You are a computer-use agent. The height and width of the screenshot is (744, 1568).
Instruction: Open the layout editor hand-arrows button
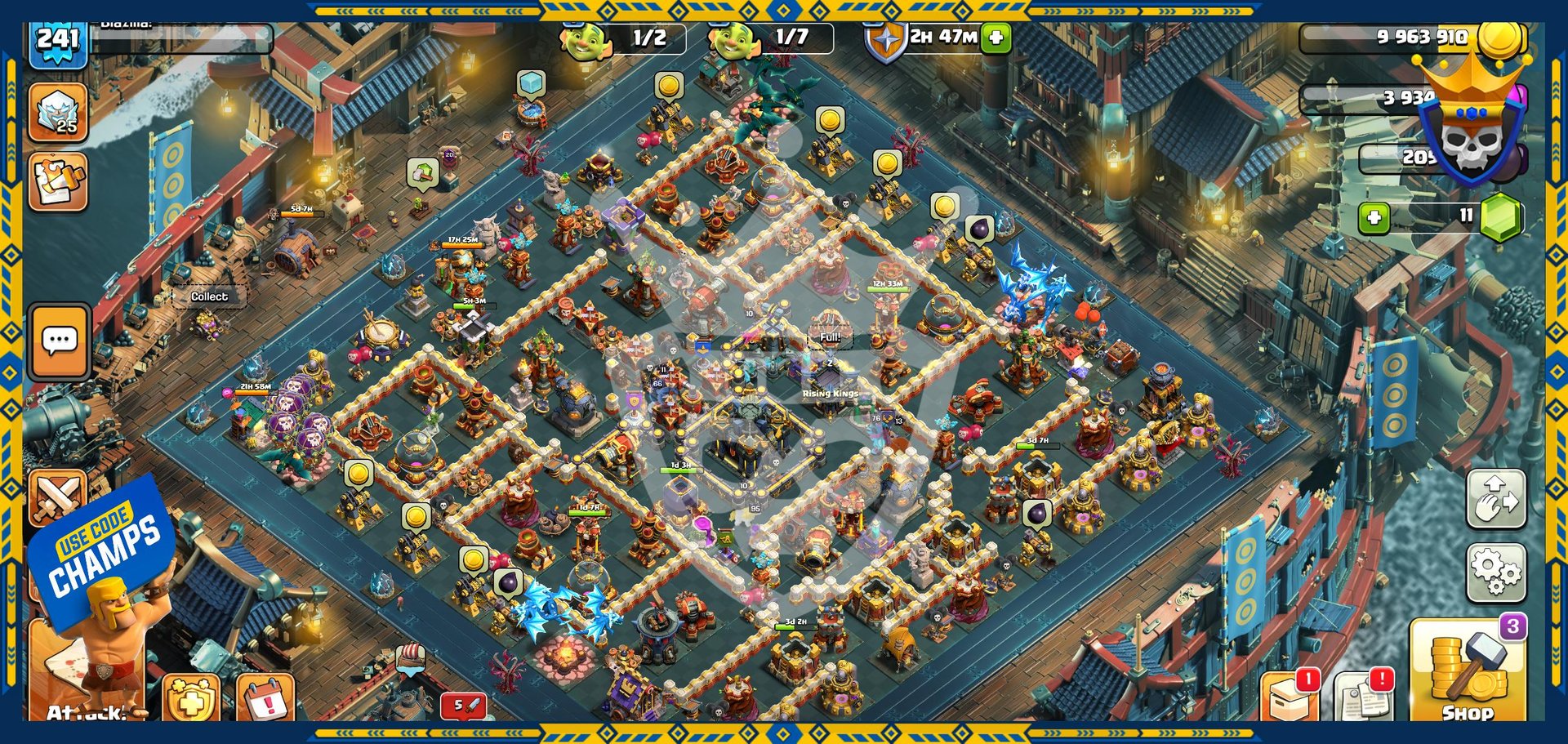pos(1495,499)
